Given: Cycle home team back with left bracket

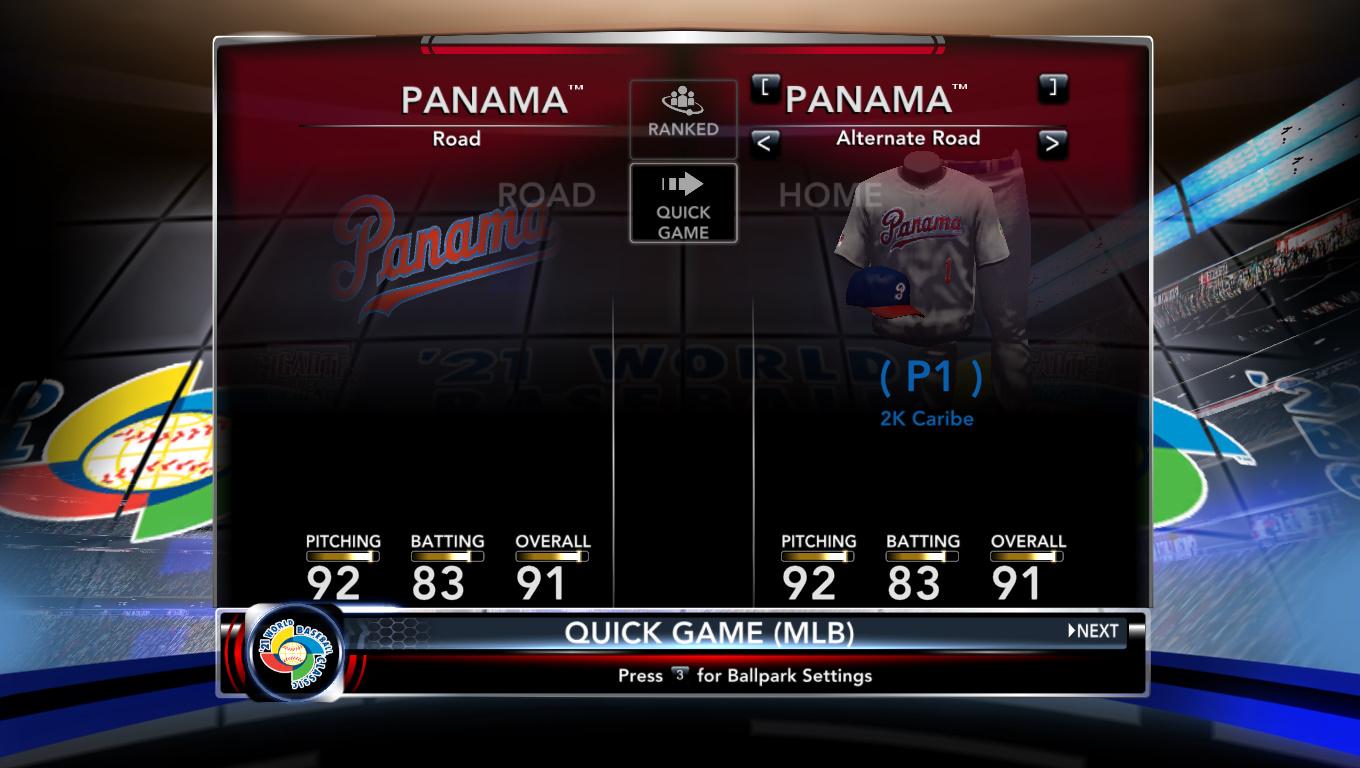Looking at the screenshot, I should (x=765, y=87).
